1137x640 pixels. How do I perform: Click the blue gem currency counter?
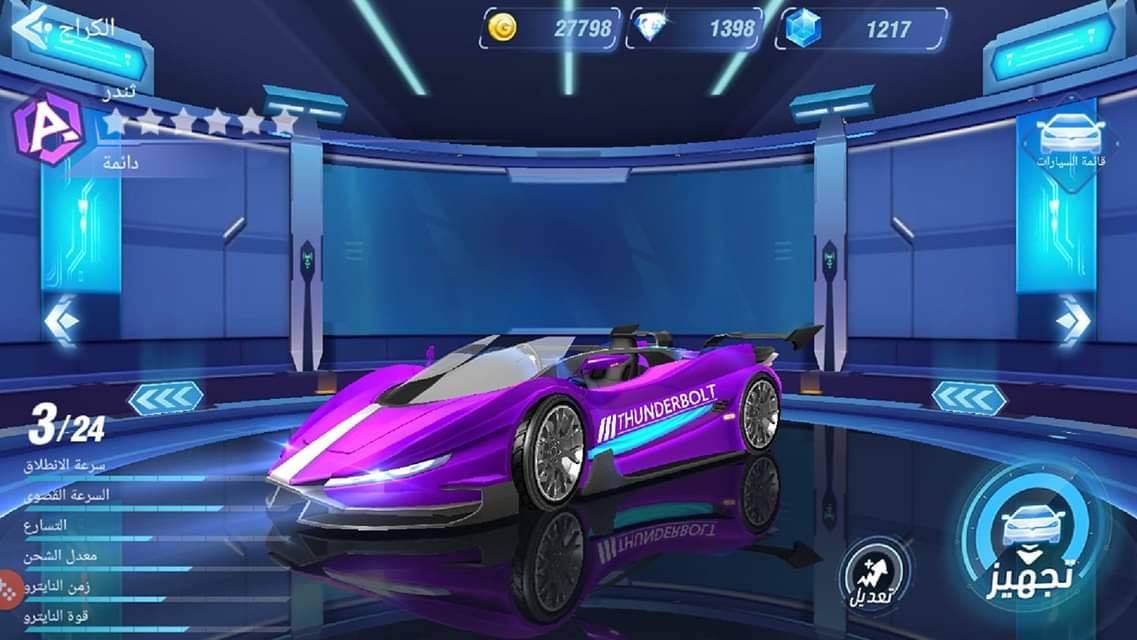pos(861,29)
